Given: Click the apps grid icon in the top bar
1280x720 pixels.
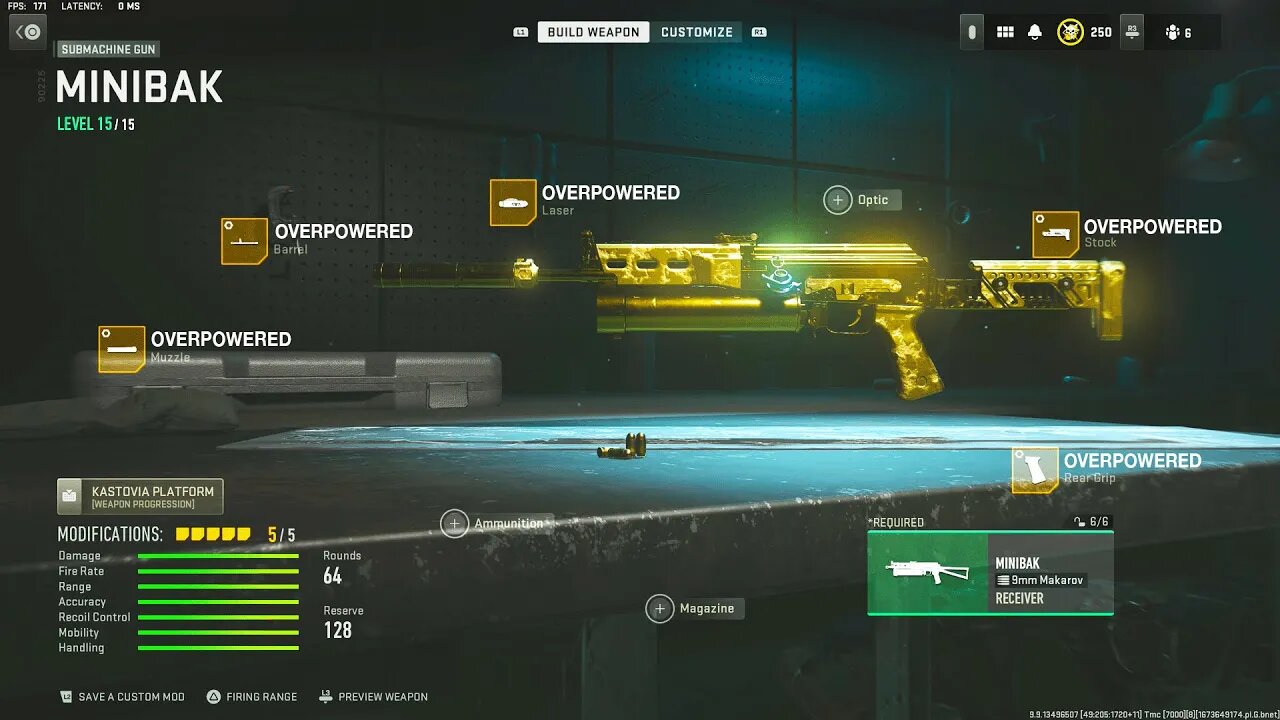Looking at the screenshot, I should [x=1005, y=31].
